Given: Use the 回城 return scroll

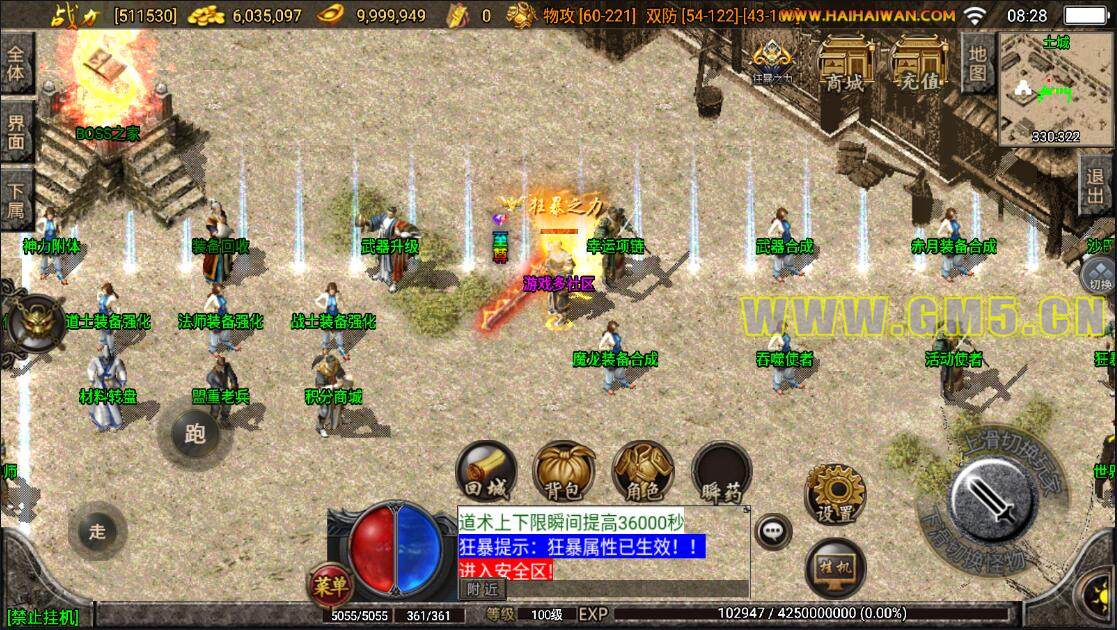Looking at the screenshot, I should pyautogui.click(x=486, y=471).
